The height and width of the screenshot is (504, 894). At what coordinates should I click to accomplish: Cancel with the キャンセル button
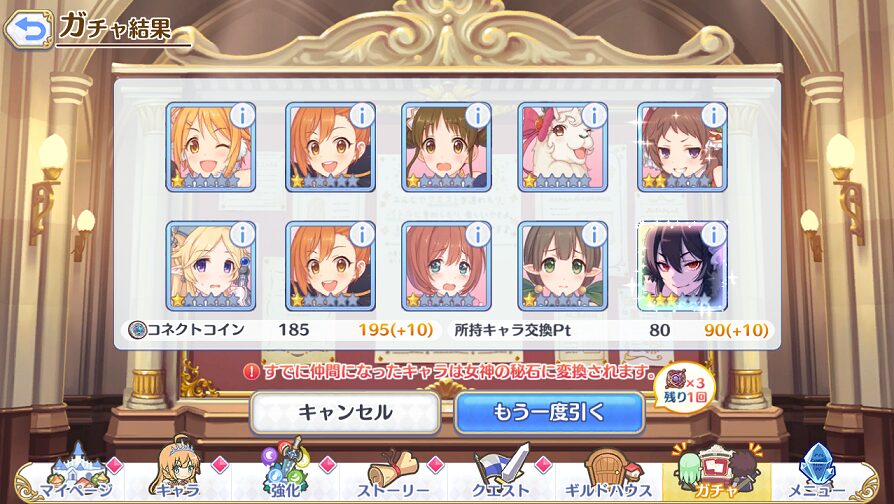click(x=345, y=412)
